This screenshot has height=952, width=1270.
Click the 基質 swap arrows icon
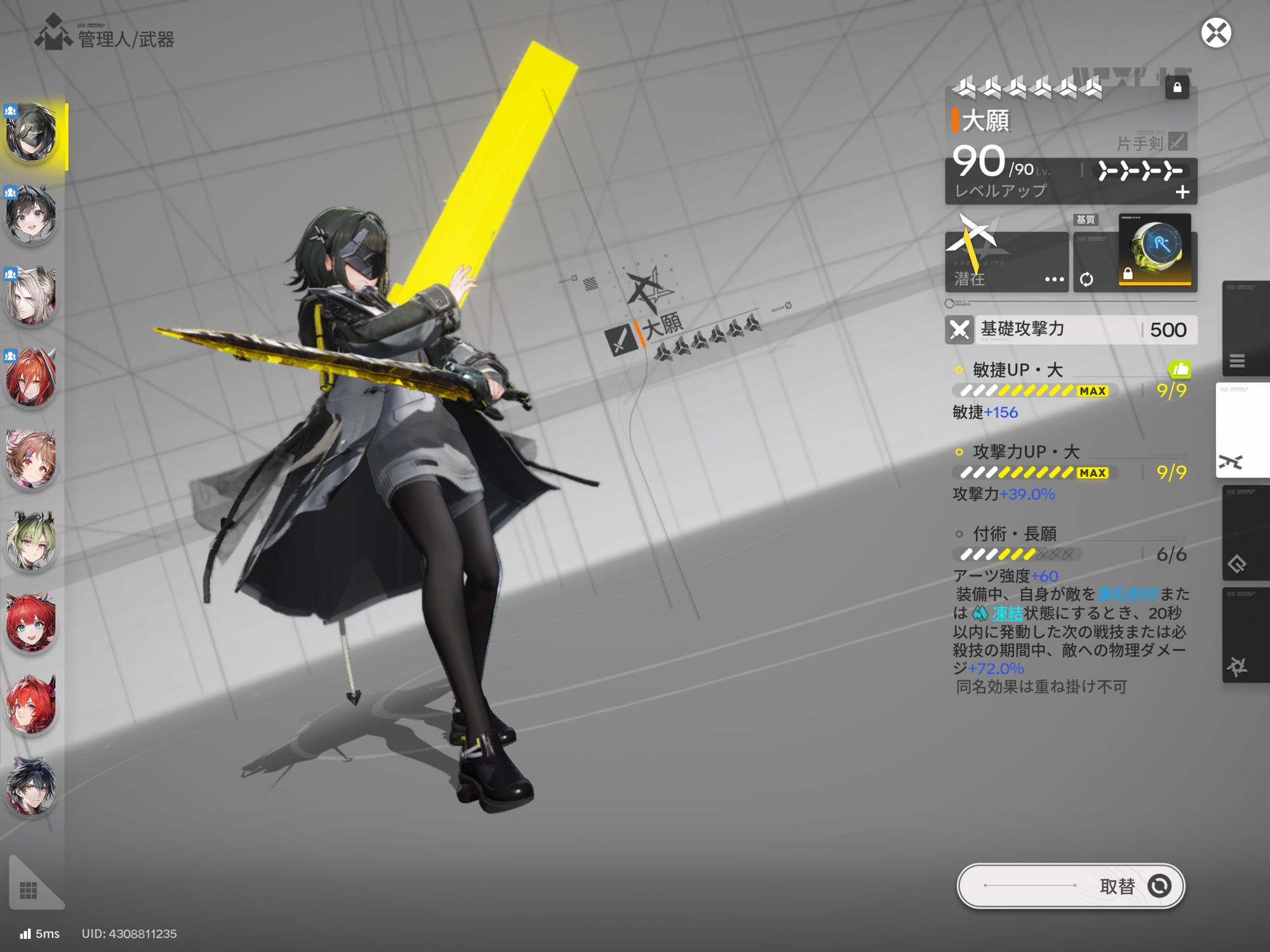click(x=1086, y=279)
